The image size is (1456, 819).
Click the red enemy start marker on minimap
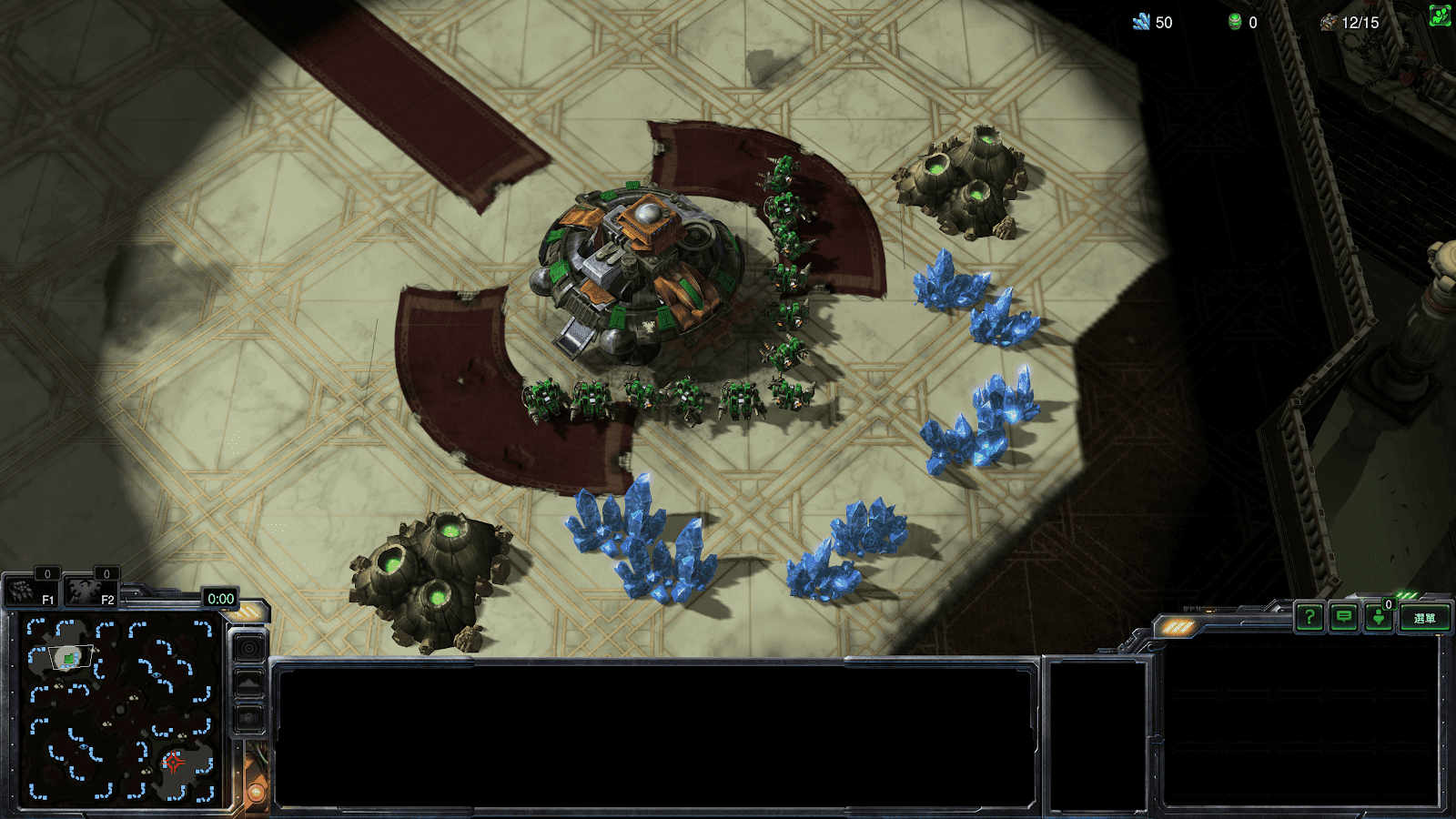click(174, 762)
